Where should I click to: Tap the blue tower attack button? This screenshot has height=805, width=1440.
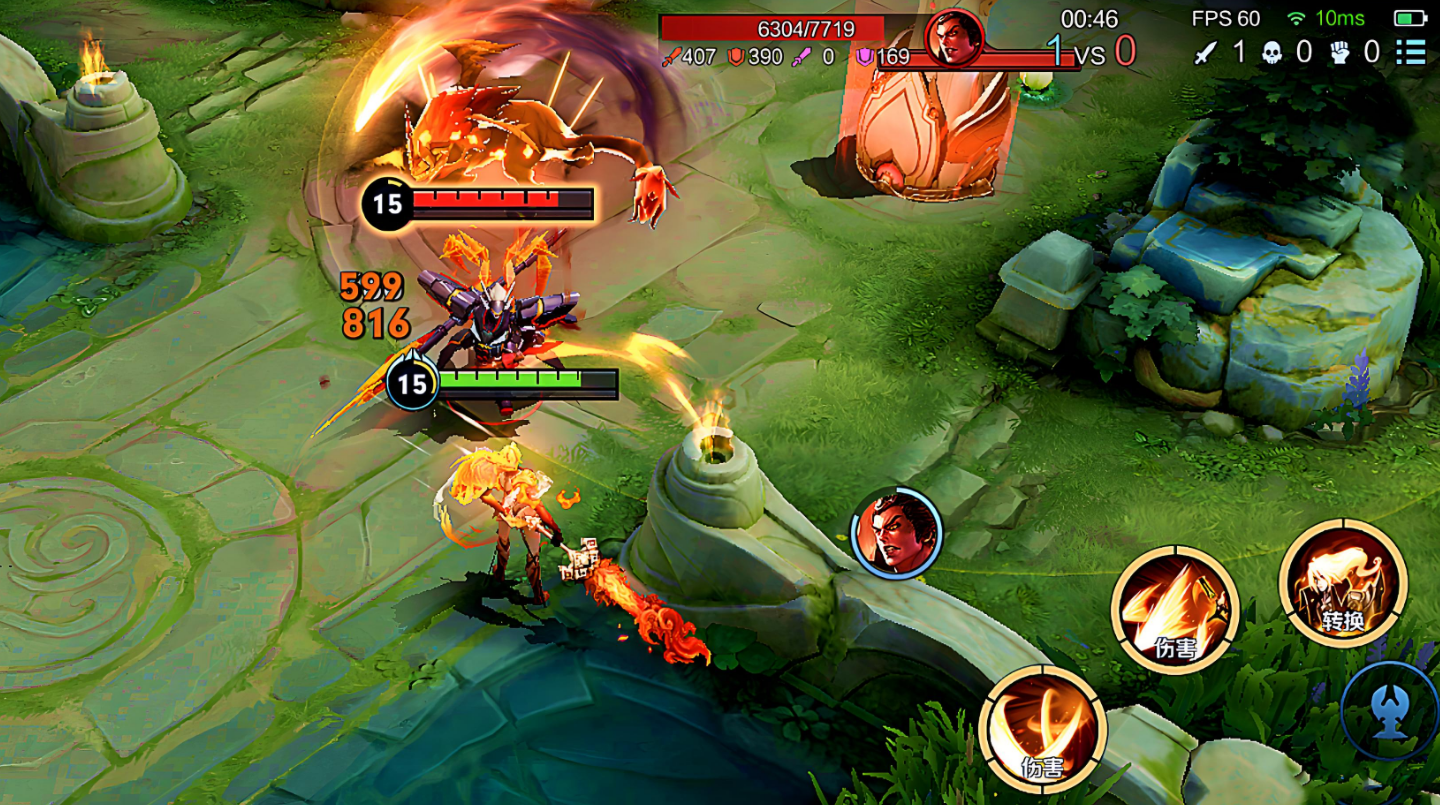tap(1391, 711)
